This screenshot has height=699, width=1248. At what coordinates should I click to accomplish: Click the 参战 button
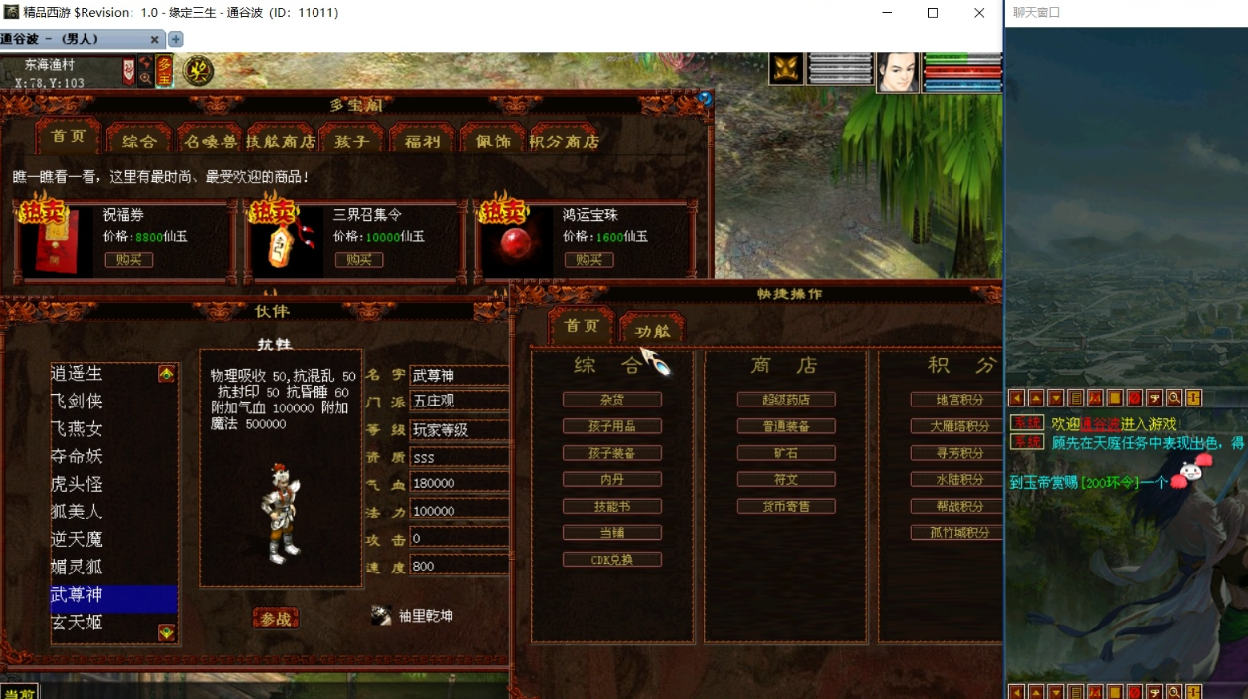pos(275,619)
